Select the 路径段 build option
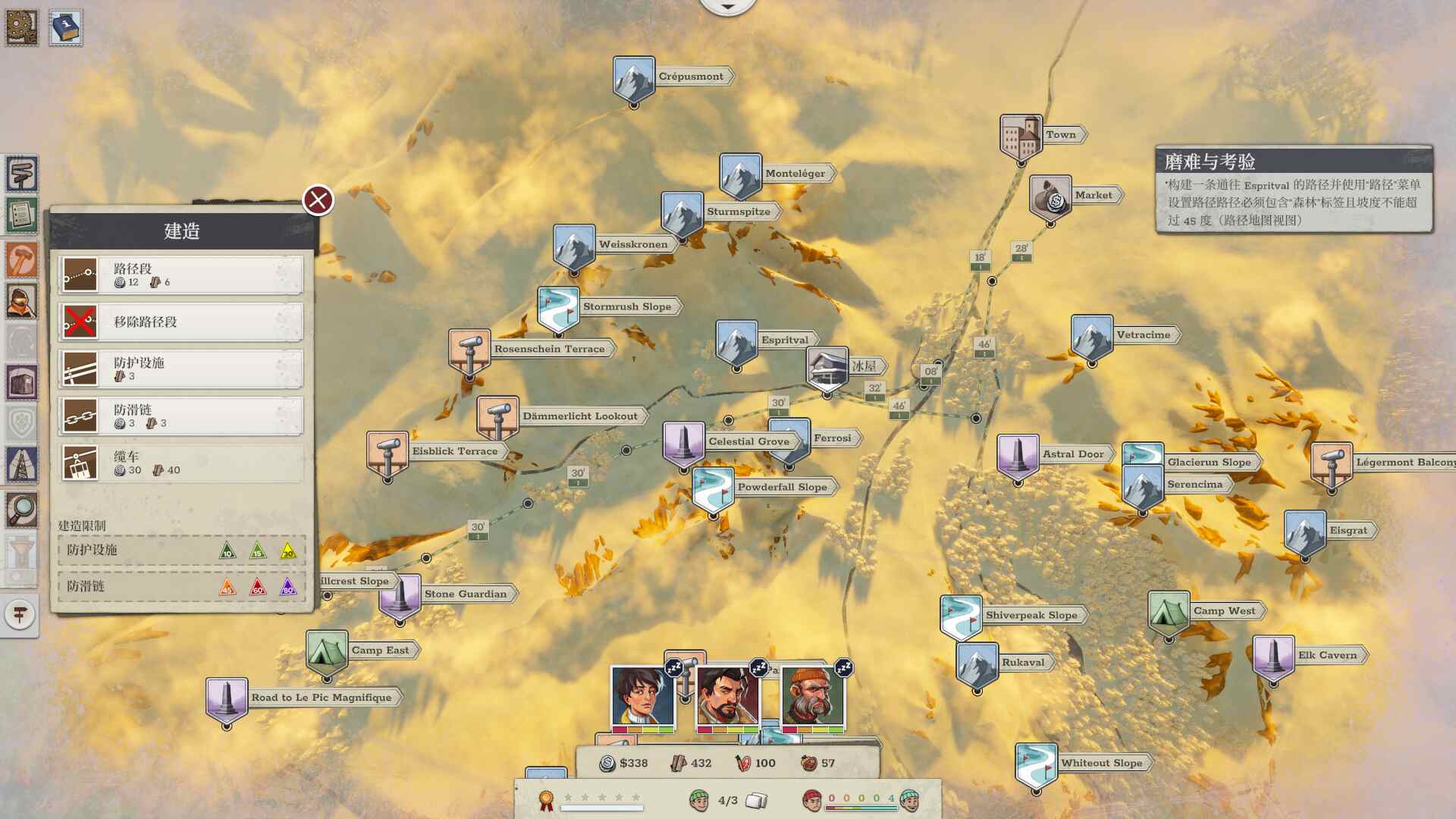The height and width of the screenshot is (819, 1456). pyautogui.click(x=179, y=275)
